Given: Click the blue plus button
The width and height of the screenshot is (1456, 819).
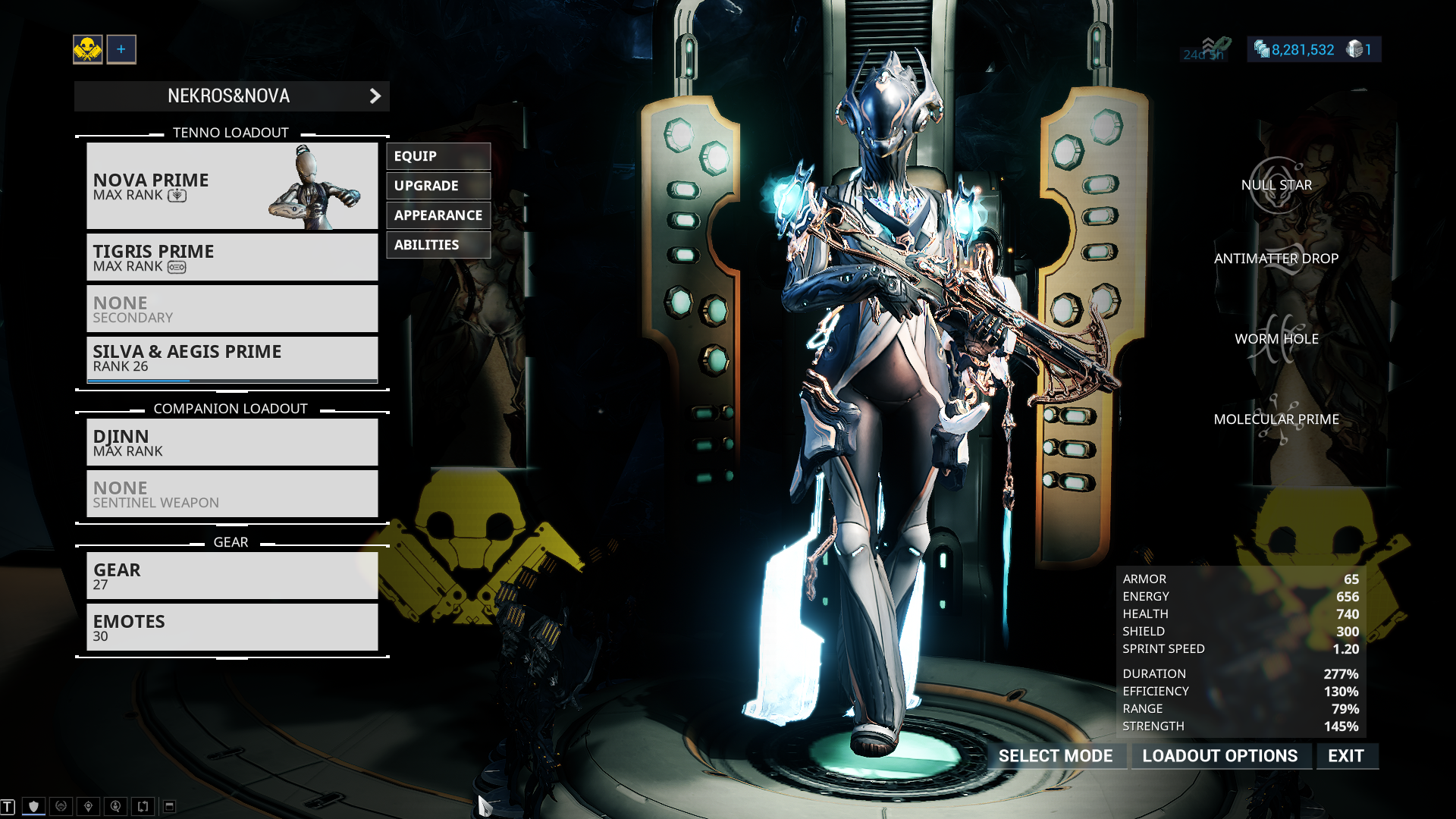Looking at the screenshot, I should [121, 49].
